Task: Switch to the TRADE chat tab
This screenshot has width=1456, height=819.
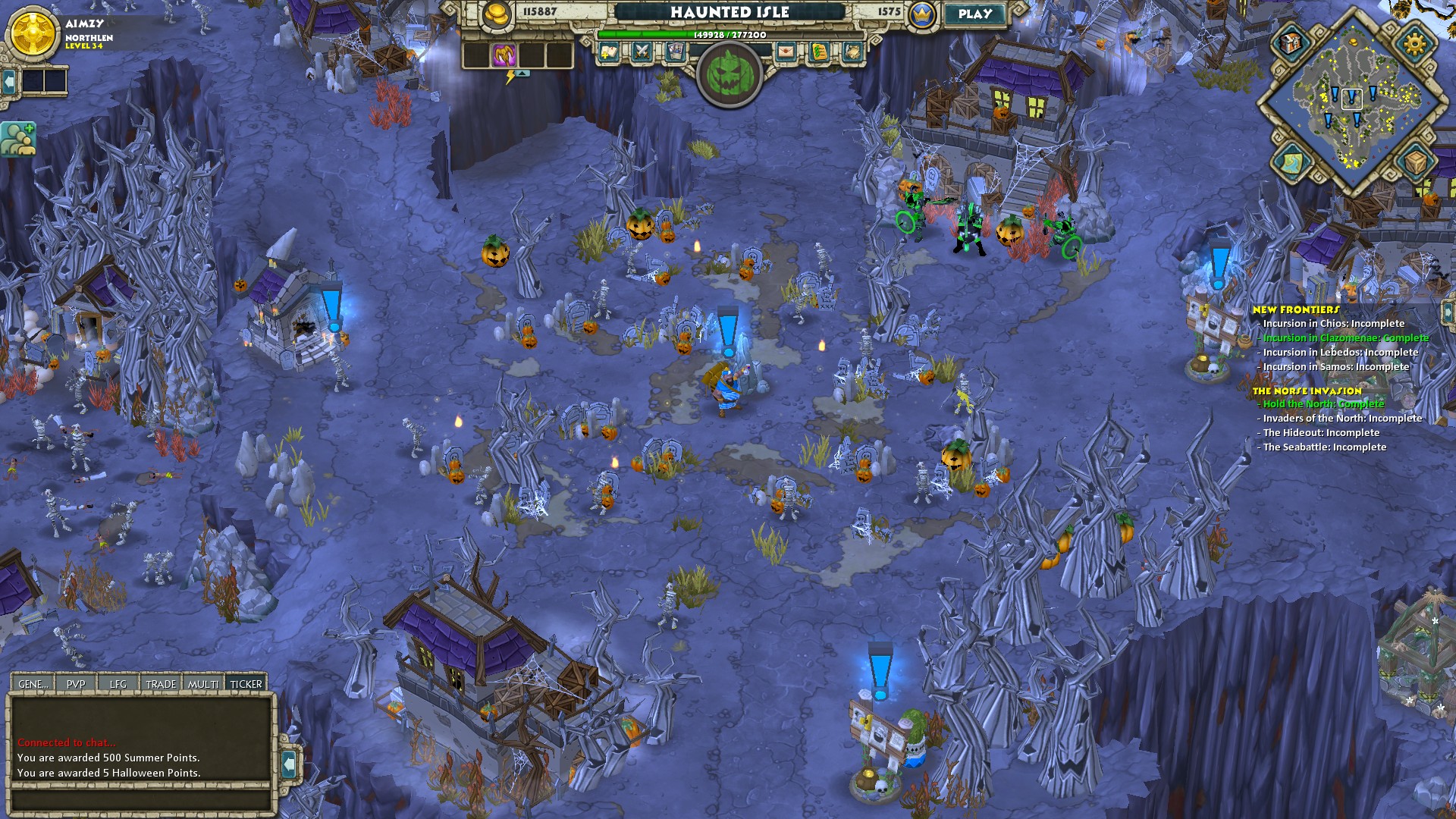Action: tap(161, 684)
